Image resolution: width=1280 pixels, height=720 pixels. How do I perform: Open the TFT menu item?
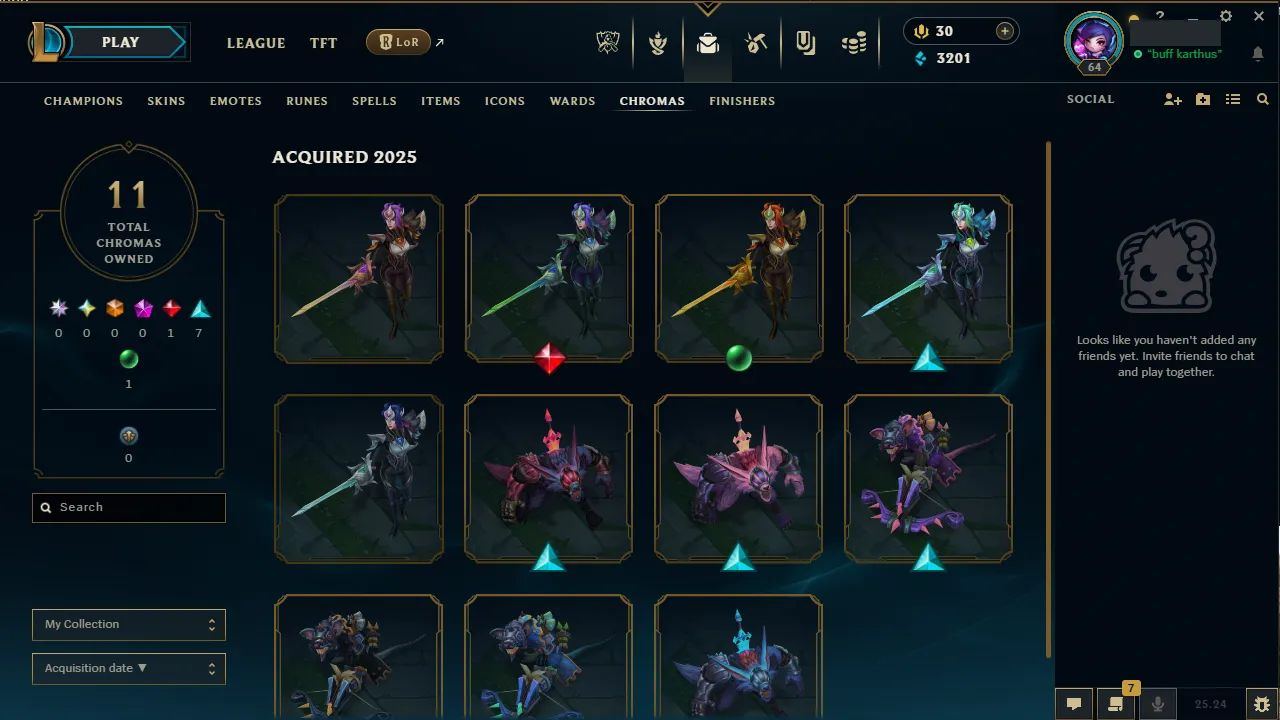[x=323, y=43]
